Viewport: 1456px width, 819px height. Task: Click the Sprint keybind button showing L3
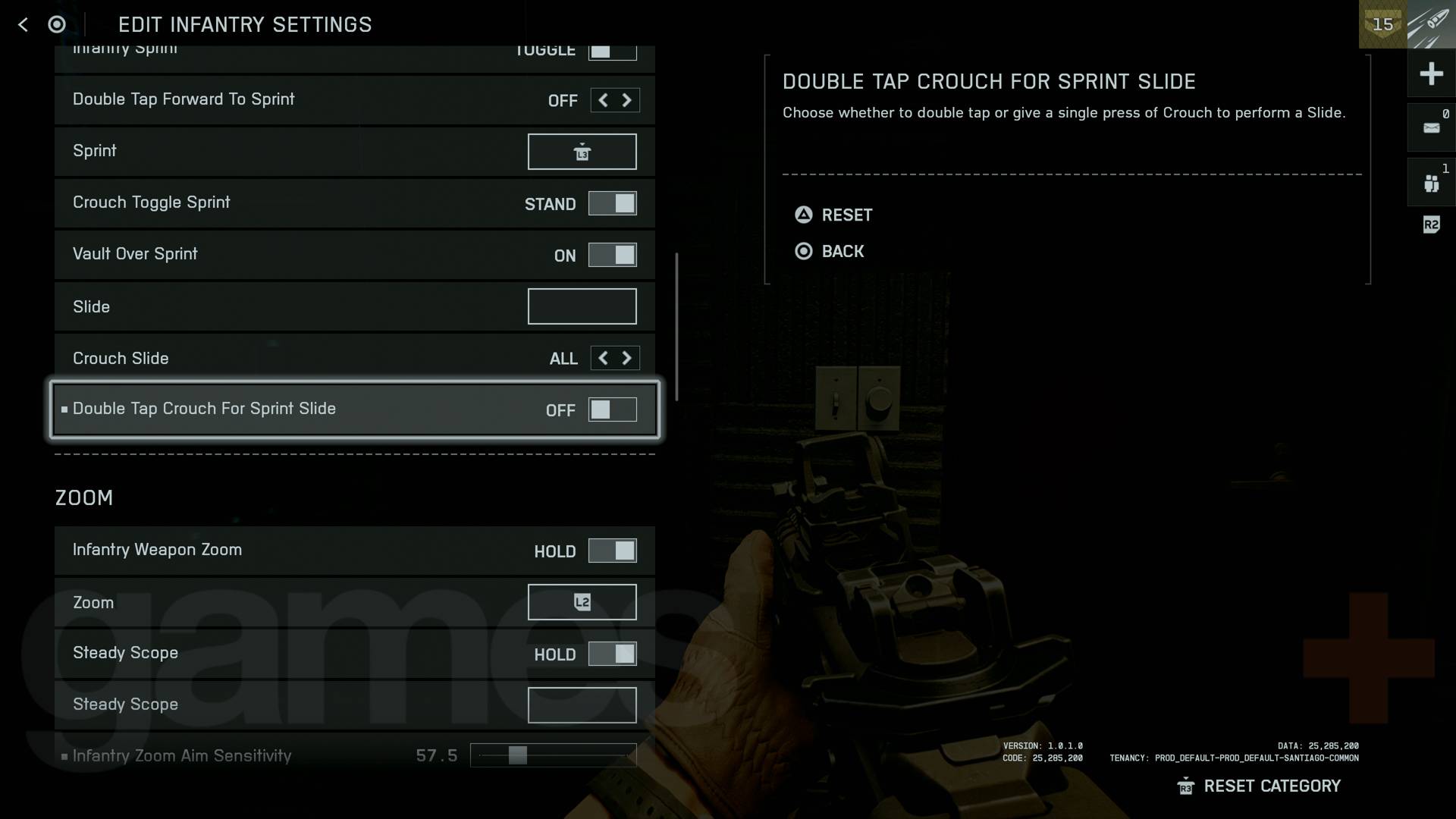pos(582,151)
